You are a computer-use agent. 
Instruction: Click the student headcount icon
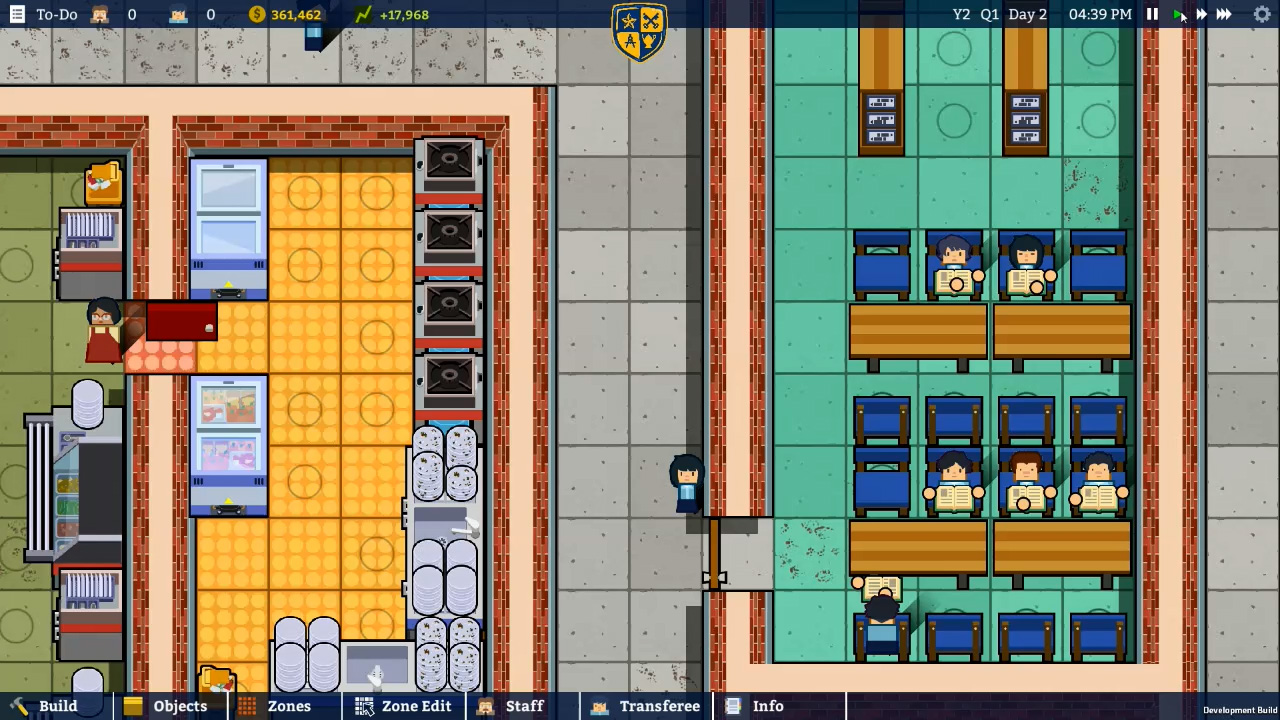tap(178, 14)
